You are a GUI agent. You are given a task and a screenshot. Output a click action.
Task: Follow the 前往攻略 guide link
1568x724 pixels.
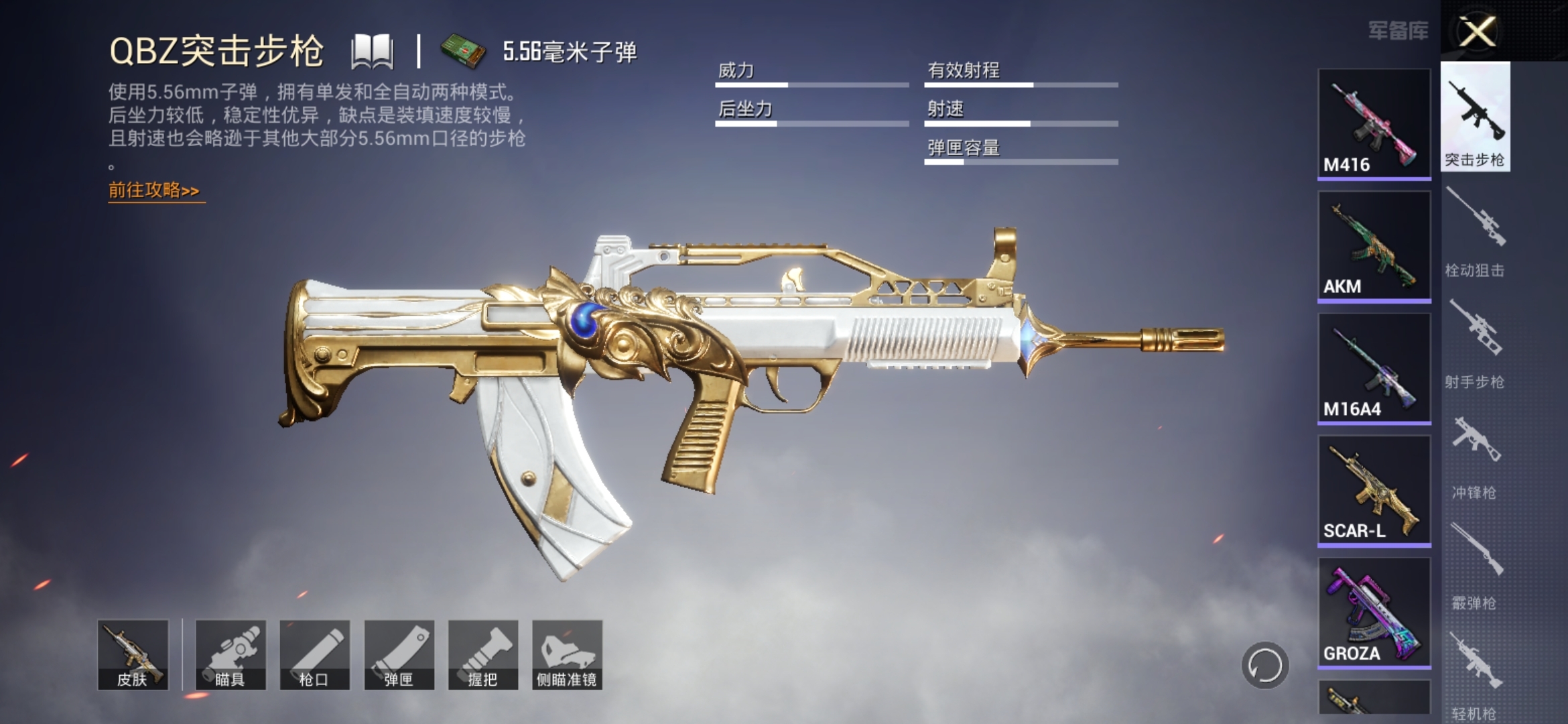pyautogui.click(x=155, y=191)
